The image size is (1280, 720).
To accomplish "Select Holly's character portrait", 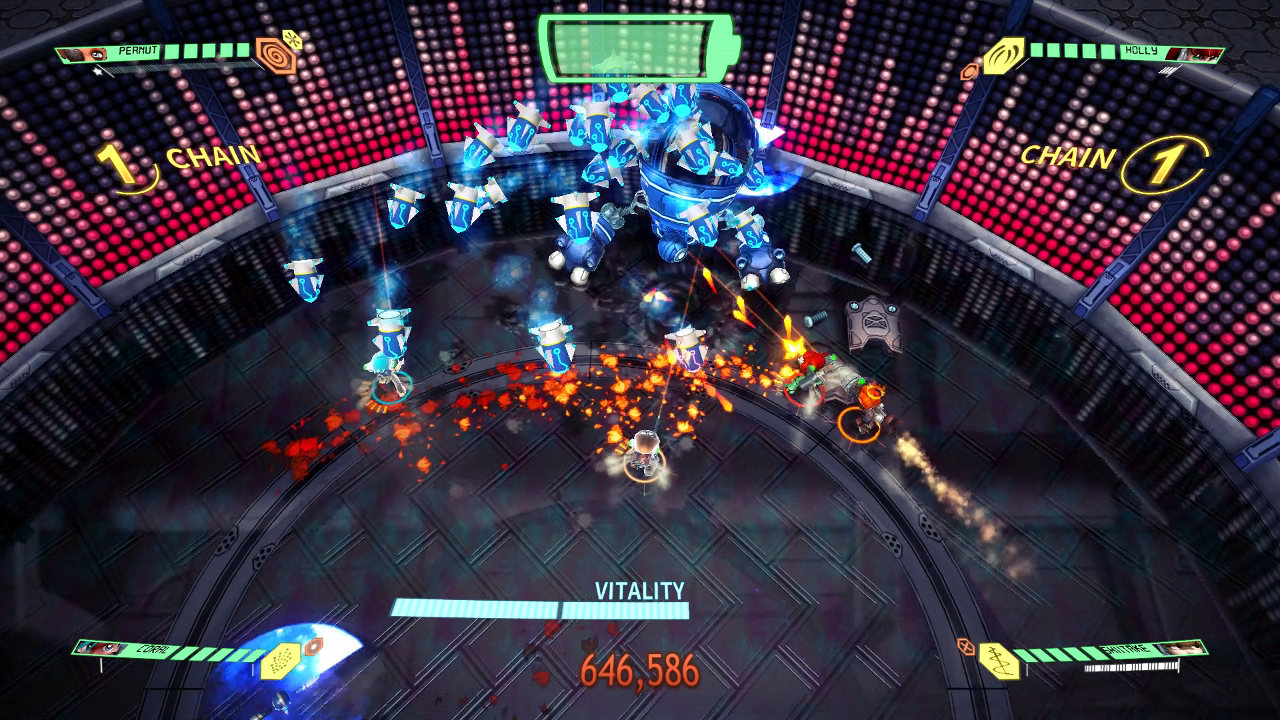I will click(x=1193, y=54).
